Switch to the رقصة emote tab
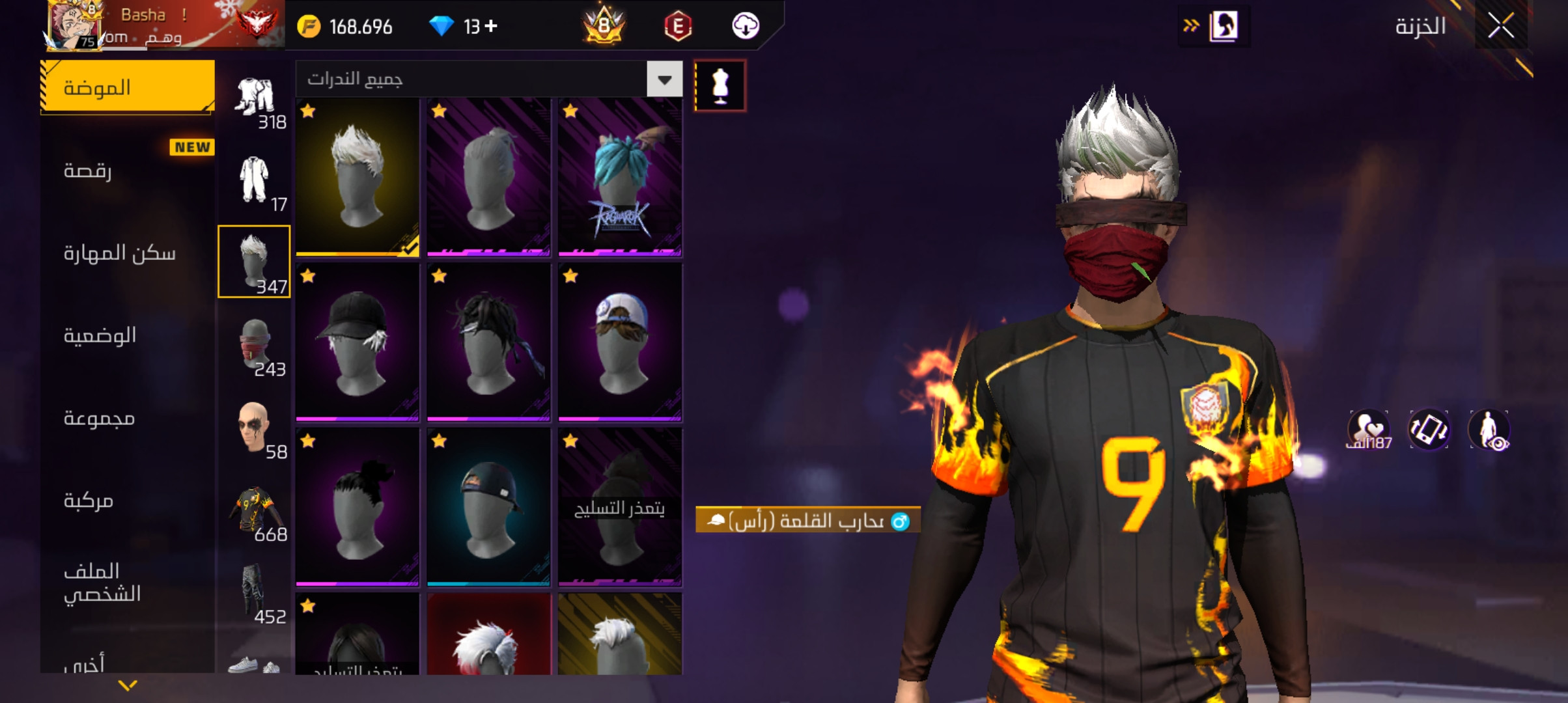This screenshot has width=1568, height=703. click(128, 171)
